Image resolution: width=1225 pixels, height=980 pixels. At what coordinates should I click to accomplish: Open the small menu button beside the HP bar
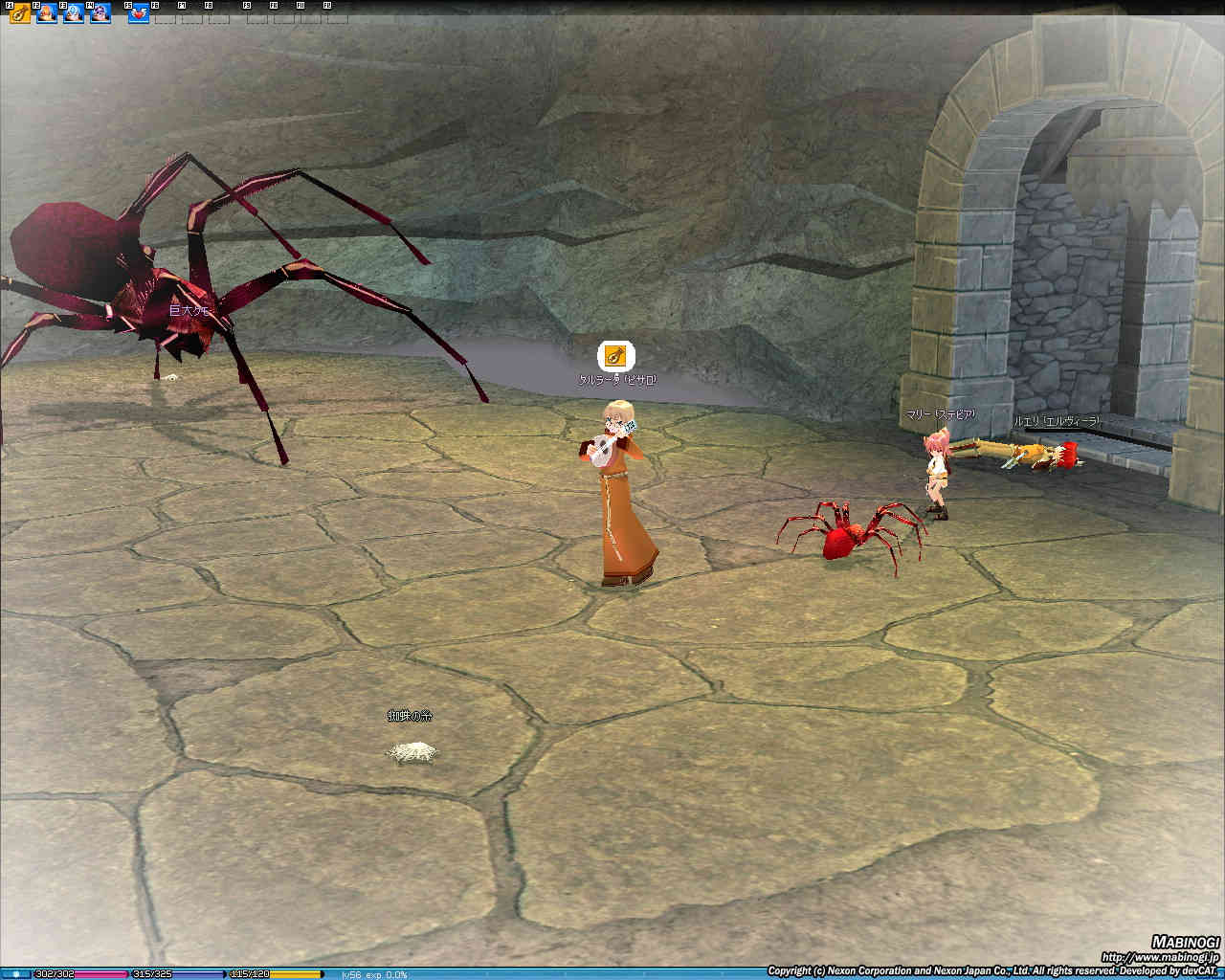[x=15, y=974]
